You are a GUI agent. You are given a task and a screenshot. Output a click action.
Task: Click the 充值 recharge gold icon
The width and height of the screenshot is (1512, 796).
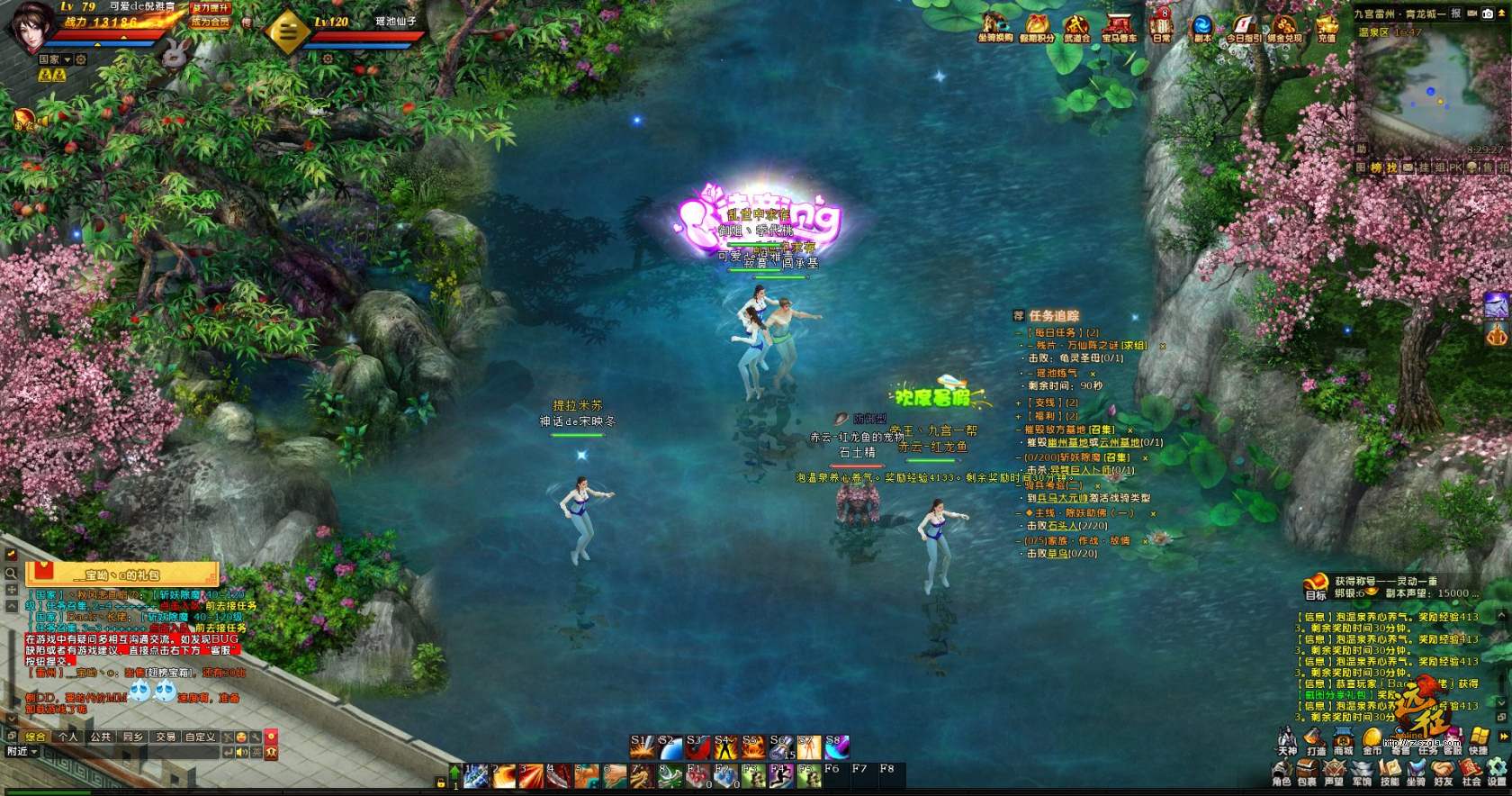tap(1326, 25)
